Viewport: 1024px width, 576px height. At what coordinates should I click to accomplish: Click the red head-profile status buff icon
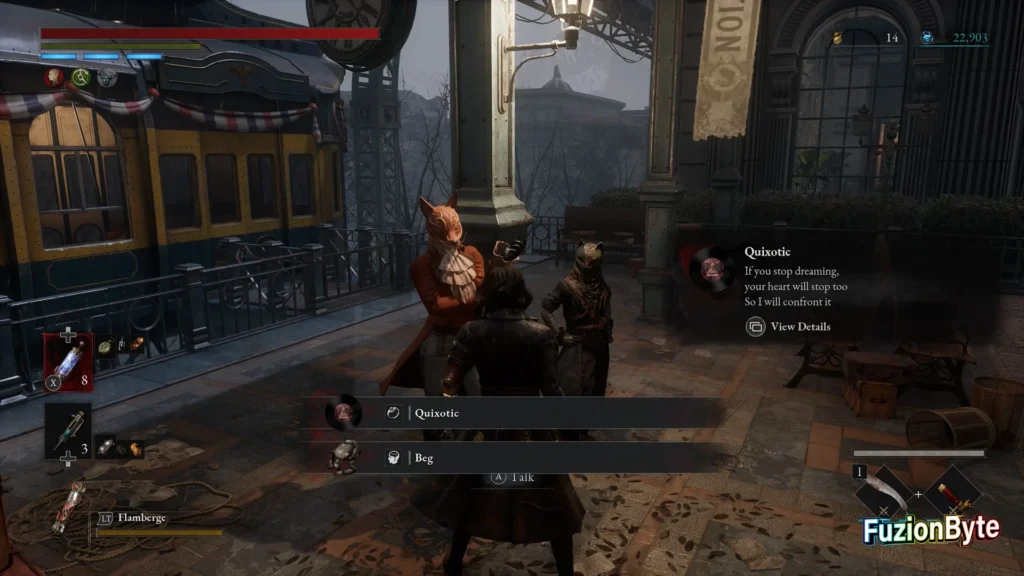(x=53, y=77)
